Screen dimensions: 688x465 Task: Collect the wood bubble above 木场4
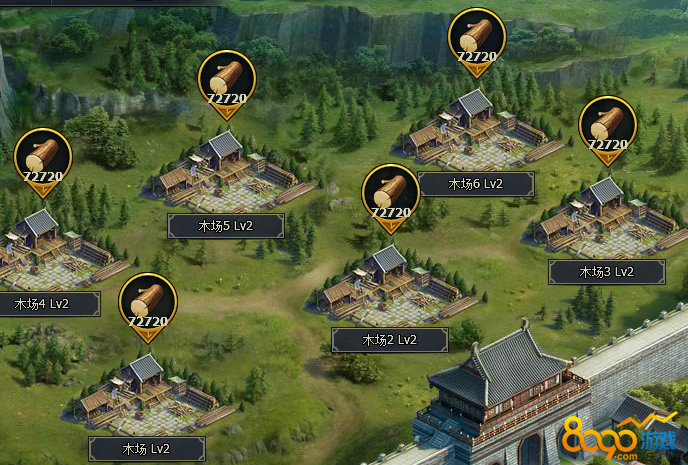tap(43, 160)
